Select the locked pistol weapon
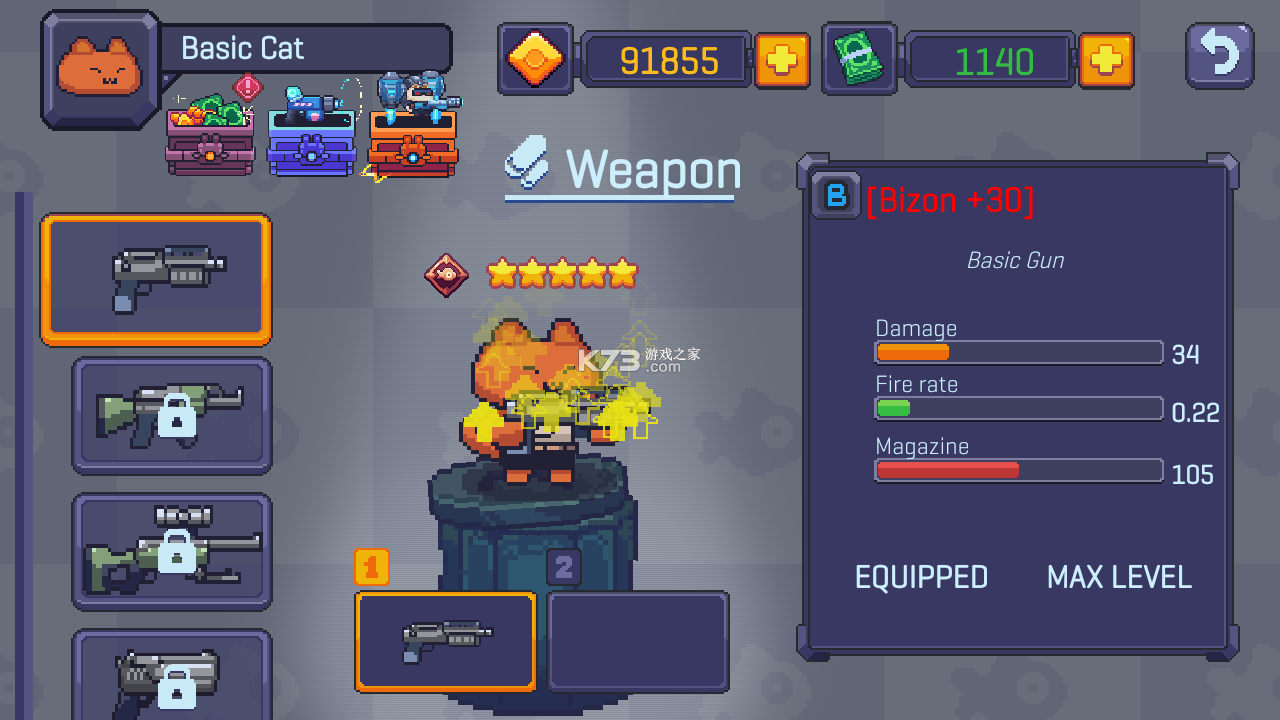This screenshot has height=720, width=1280. pyautogui.click(x=171, y=684)
